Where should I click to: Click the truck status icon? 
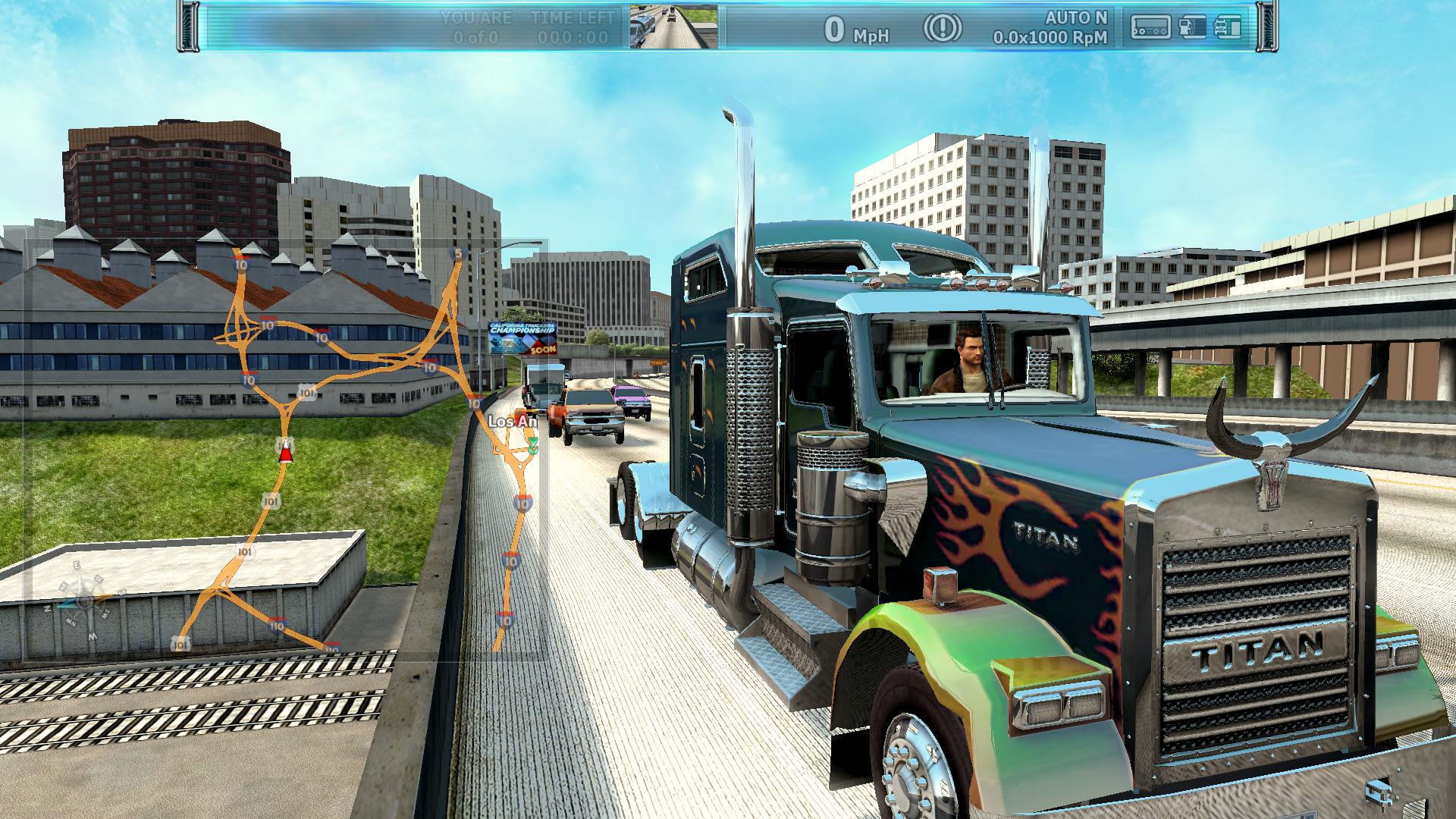(1228, 27)
